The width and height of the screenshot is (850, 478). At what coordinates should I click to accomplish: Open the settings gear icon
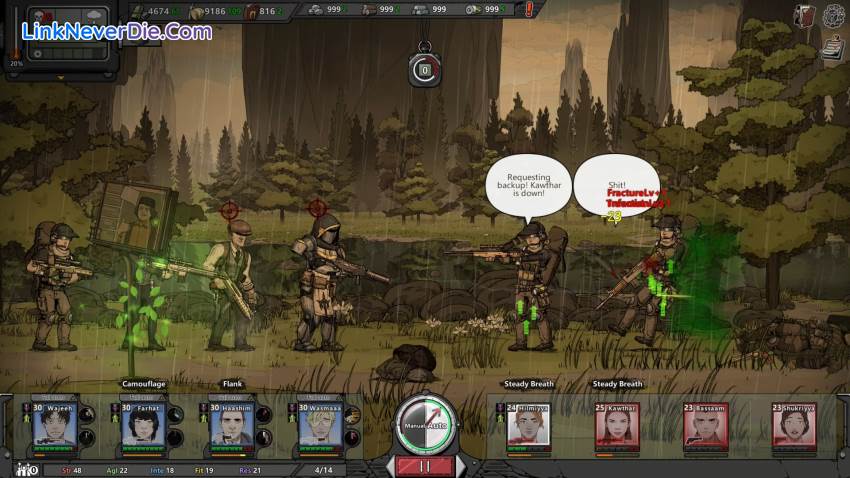(834, 15)
